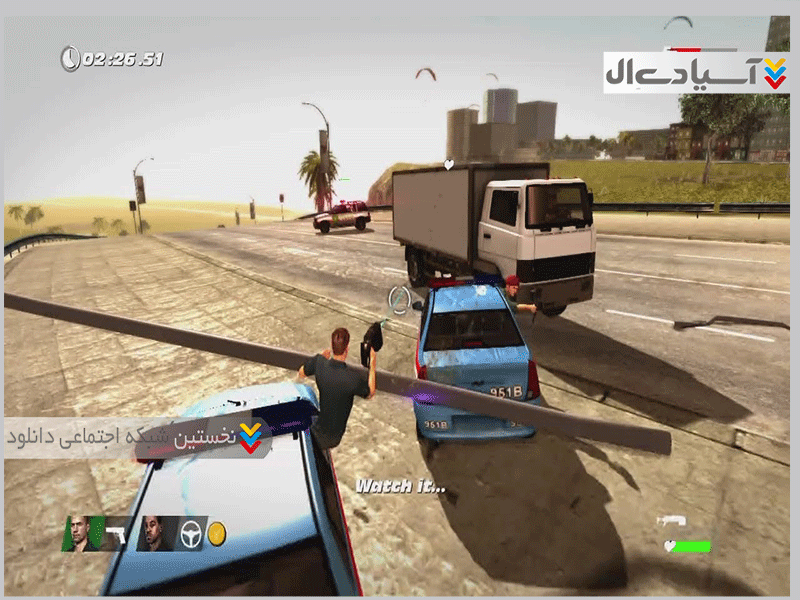Click the gold coin icon

(216, 534)
